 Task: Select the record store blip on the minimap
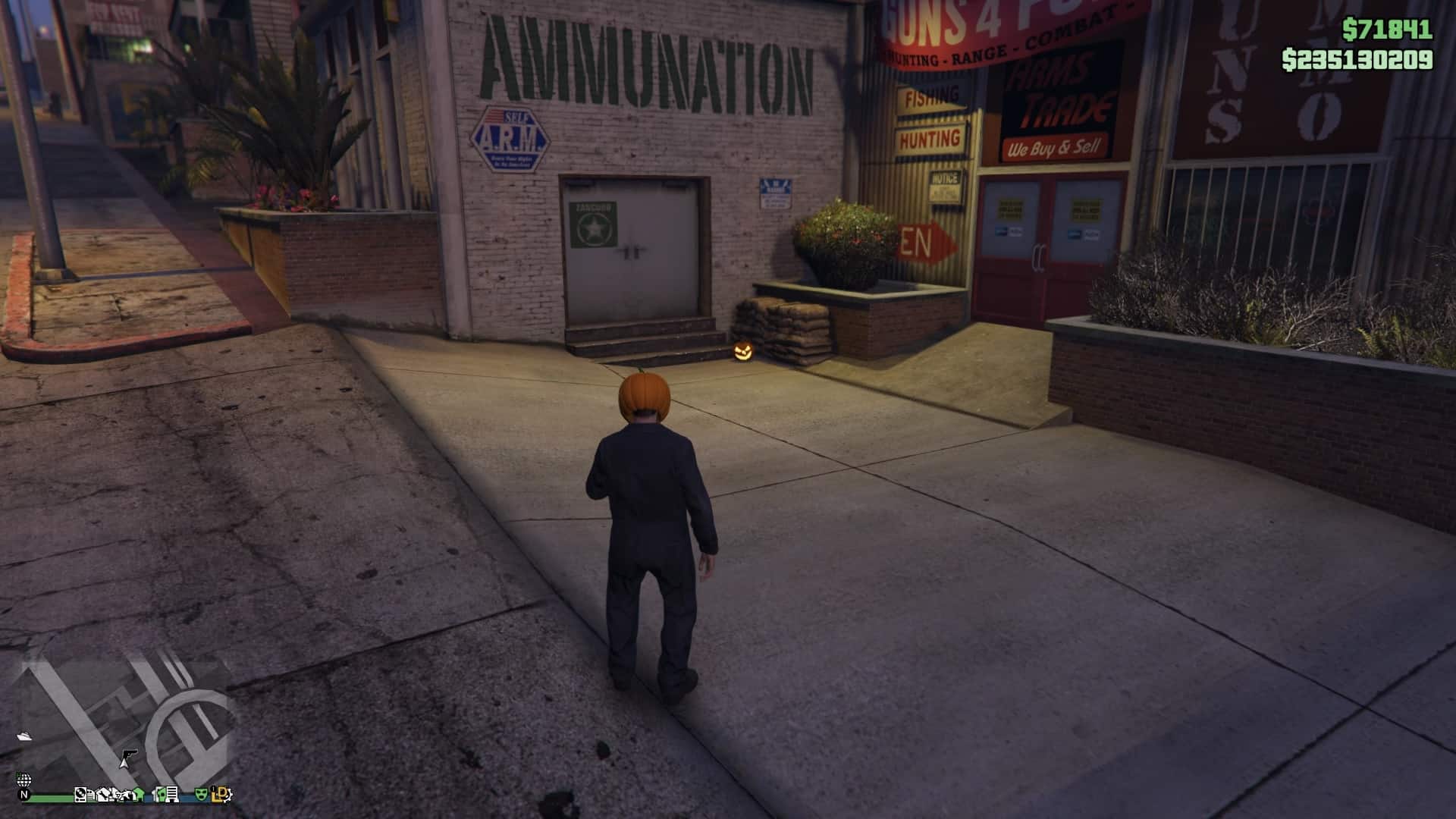[x=80, y=795]
